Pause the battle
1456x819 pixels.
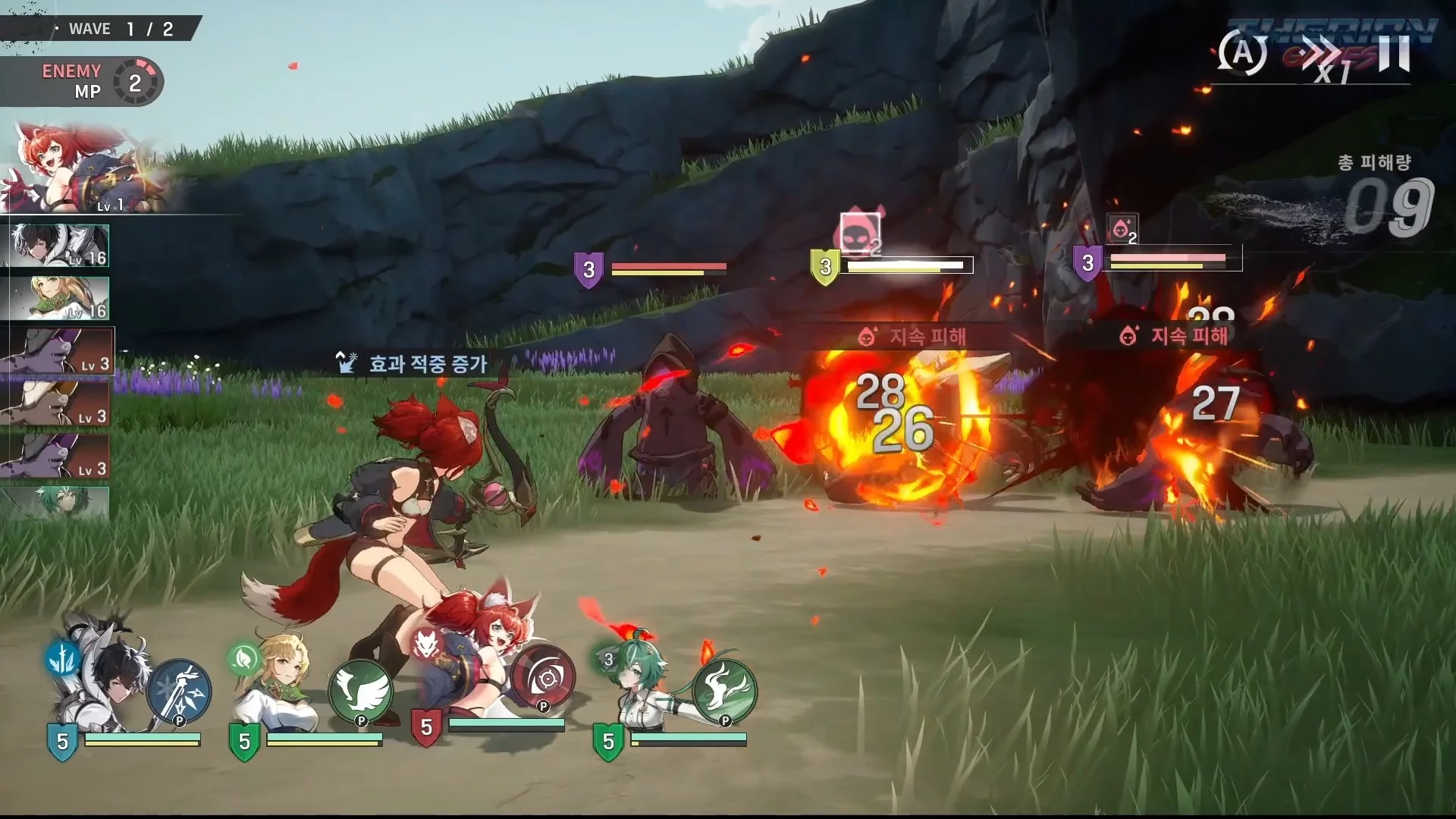click(1394, 53)
